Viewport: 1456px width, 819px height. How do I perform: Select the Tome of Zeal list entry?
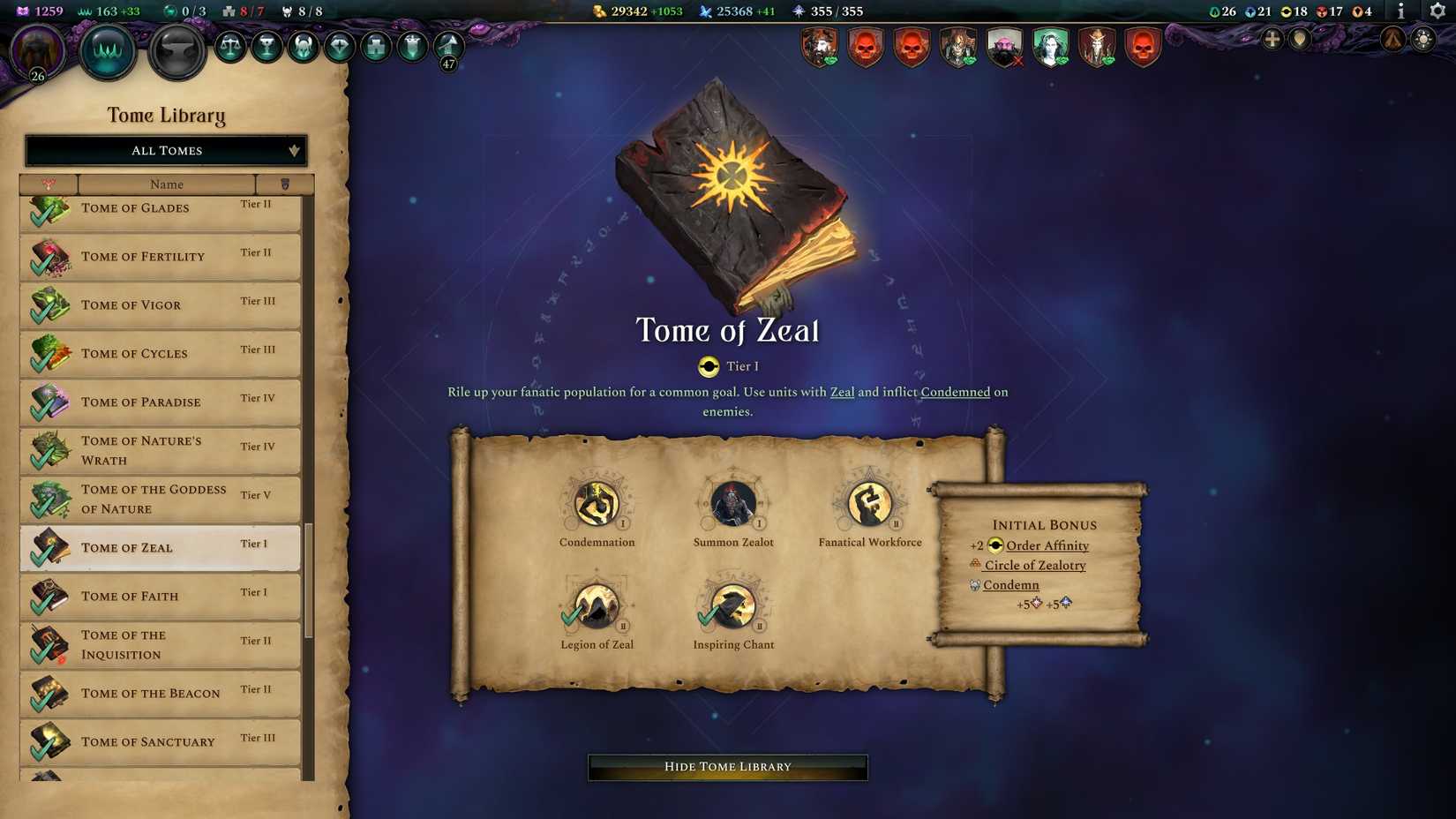click(159, 547)
